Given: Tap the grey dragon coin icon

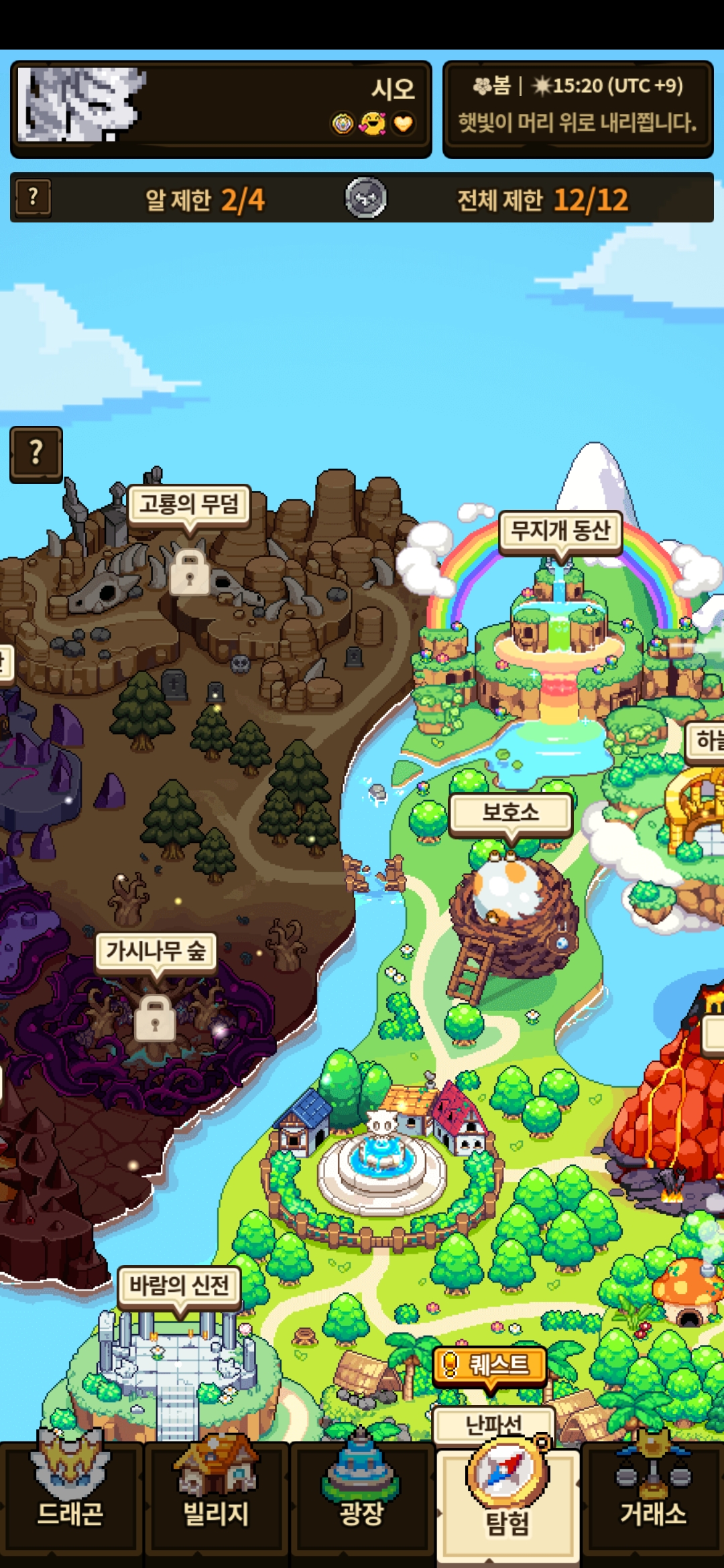Looking at the screenshot, I should [x=365, y=198].
